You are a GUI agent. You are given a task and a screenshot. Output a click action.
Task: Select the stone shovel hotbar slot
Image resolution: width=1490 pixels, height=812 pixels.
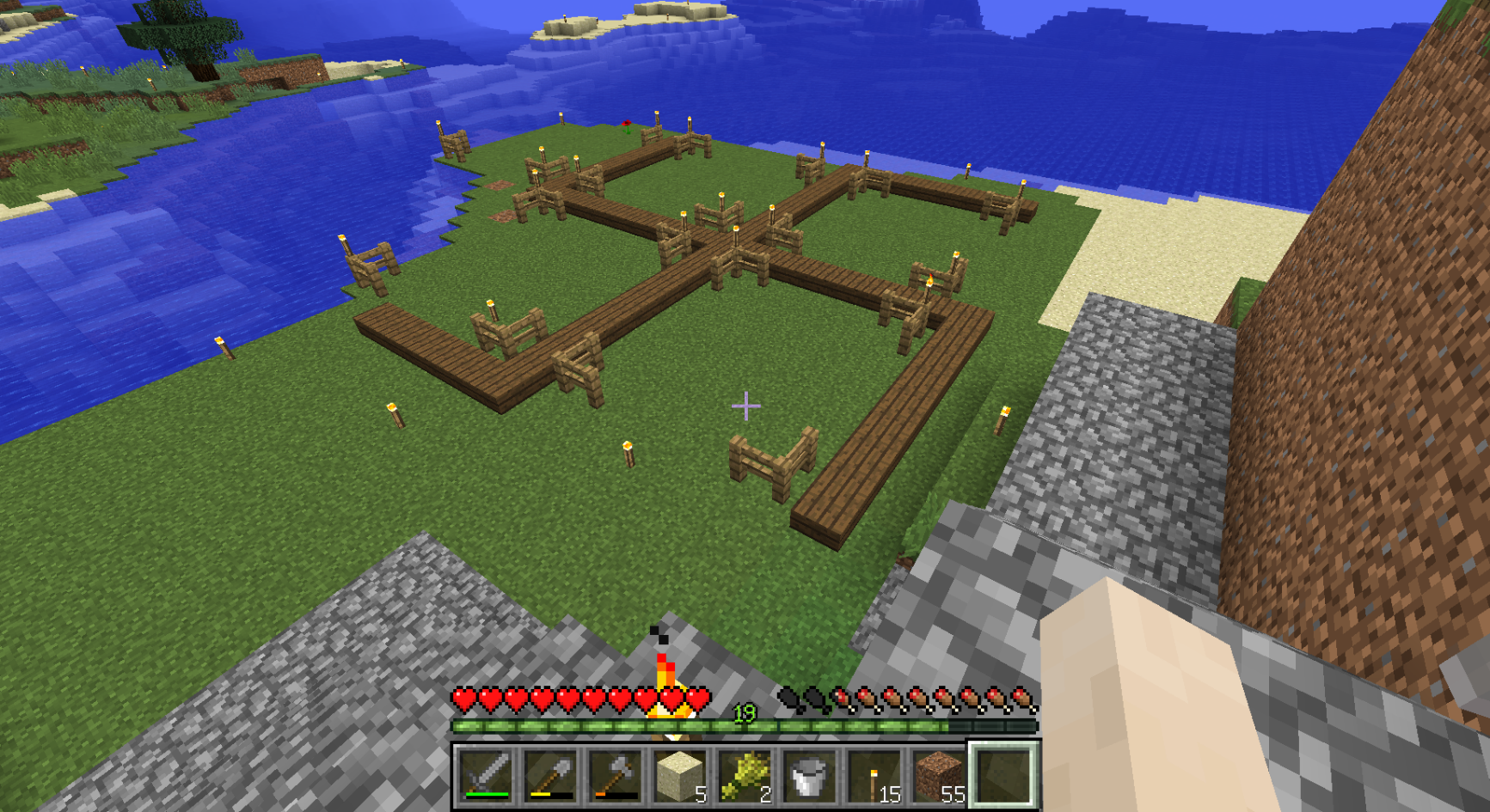coord(551,774)
